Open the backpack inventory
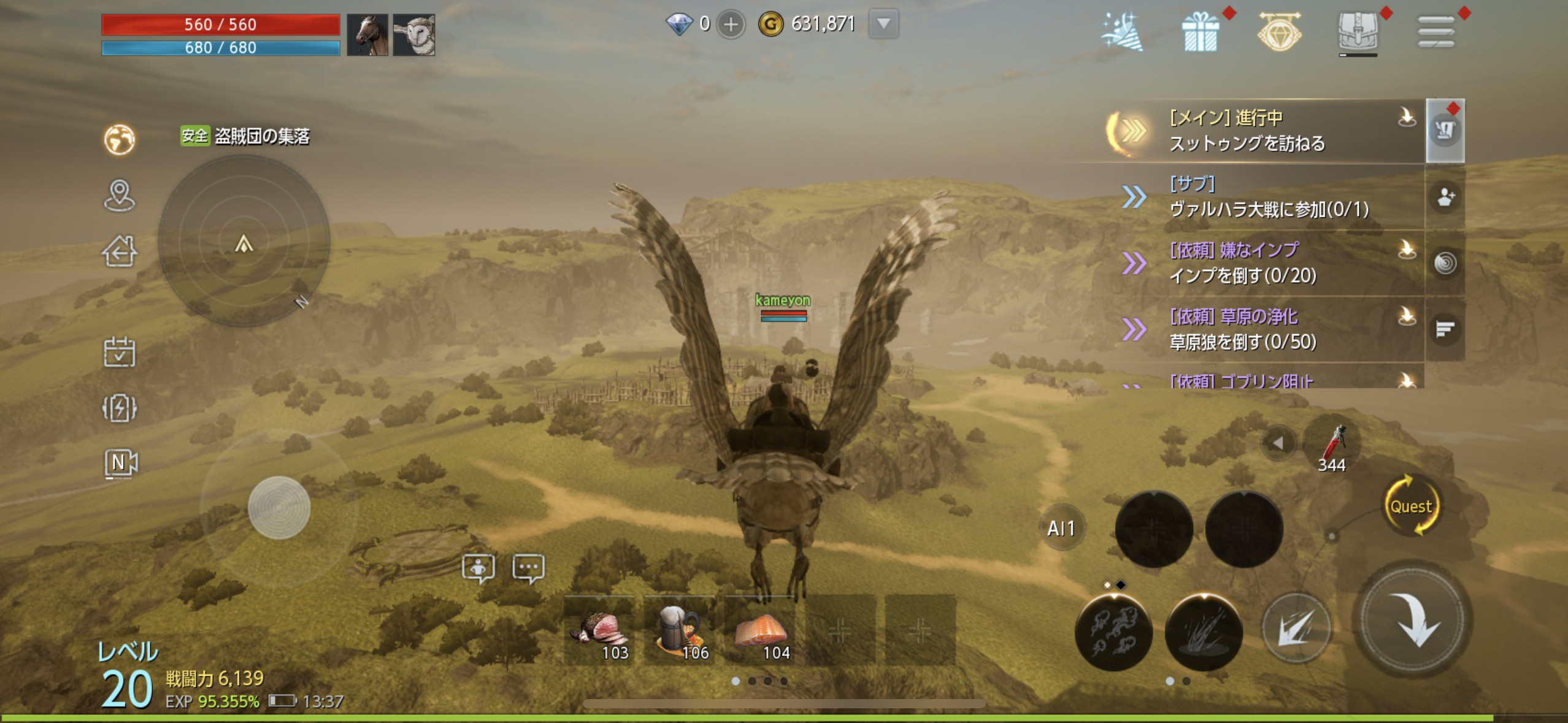This screenshot has height=723, width=1568. (1358, 31)
